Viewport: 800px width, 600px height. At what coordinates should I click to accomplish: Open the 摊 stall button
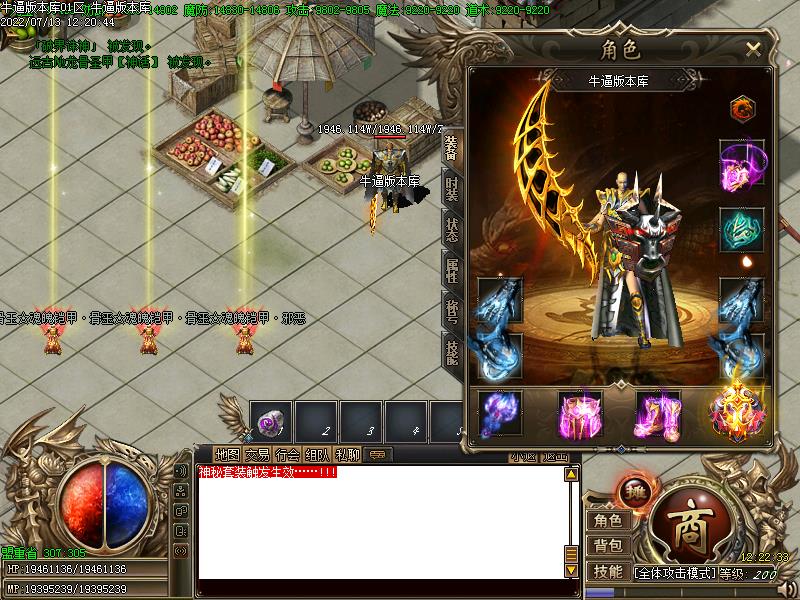tap(633, 490)
